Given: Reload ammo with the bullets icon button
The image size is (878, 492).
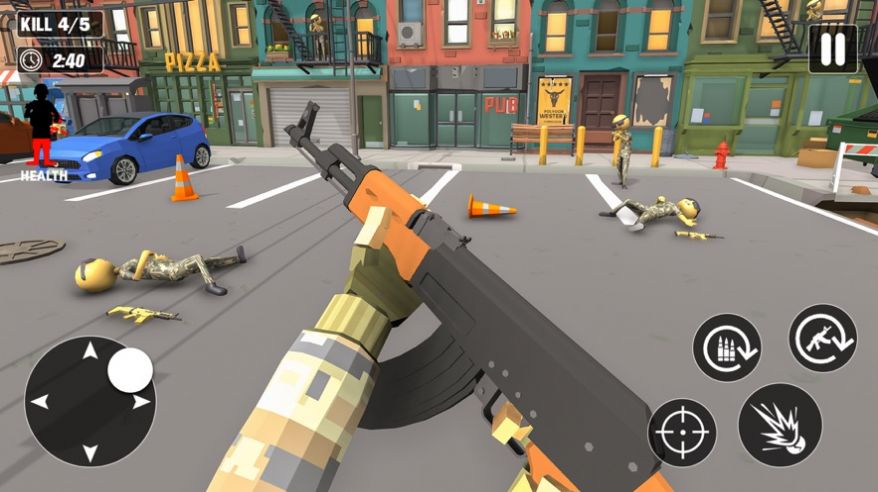Looking at the screenshot, I should coord(727,347).
